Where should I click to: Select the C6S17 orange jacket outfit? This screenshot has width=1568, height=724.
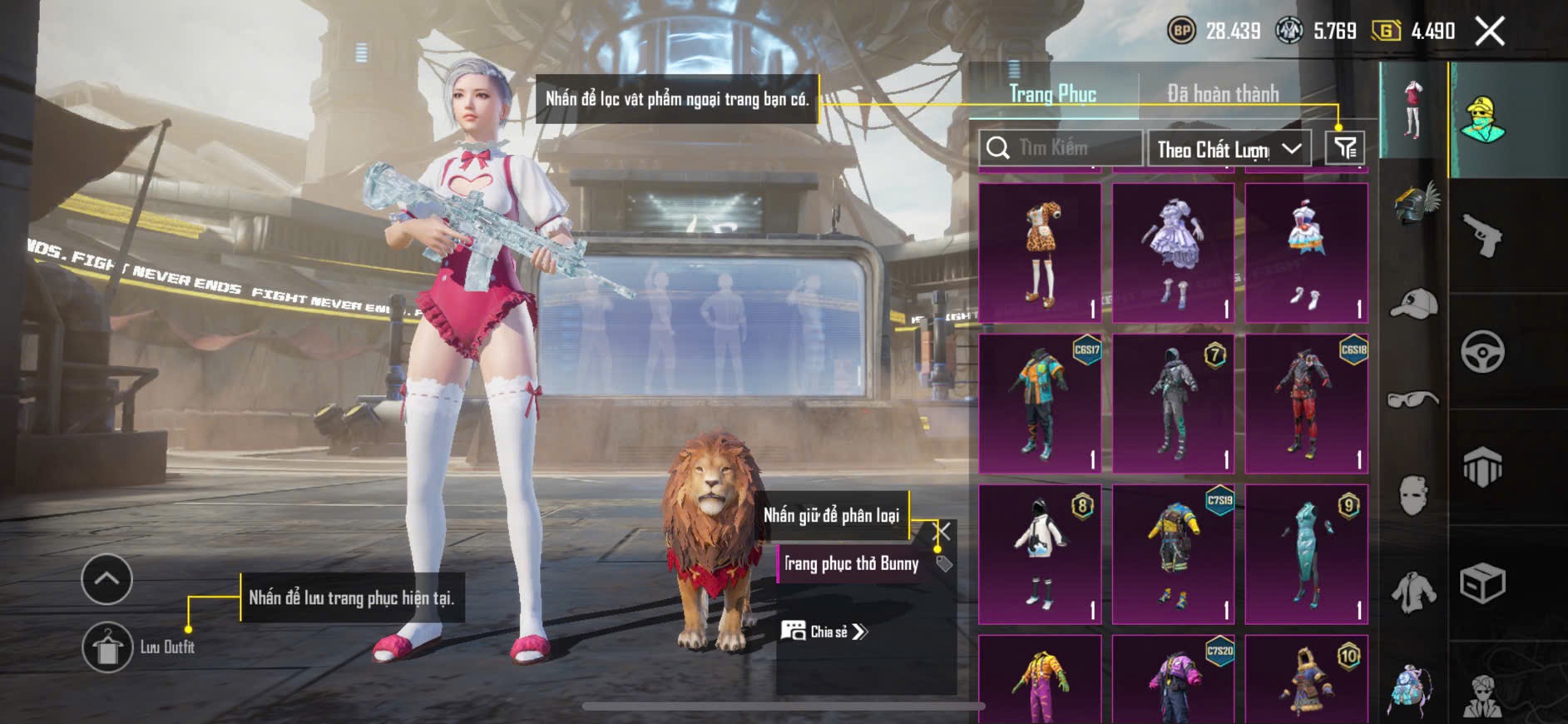(x=1040, y=404)
